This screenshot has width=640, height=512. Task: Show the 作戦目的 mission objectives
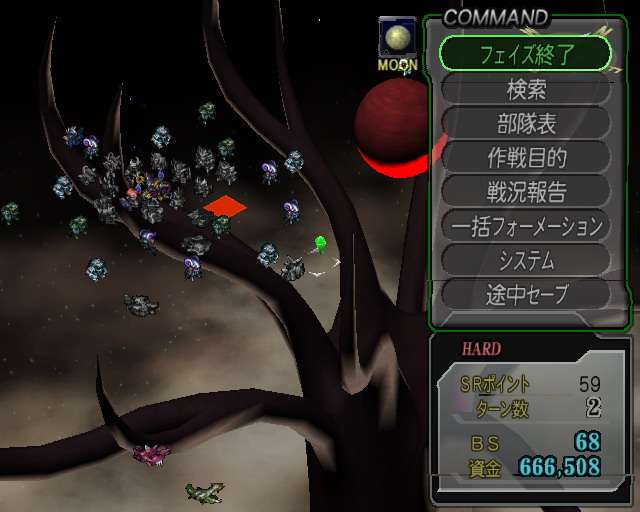coord(525,157)
